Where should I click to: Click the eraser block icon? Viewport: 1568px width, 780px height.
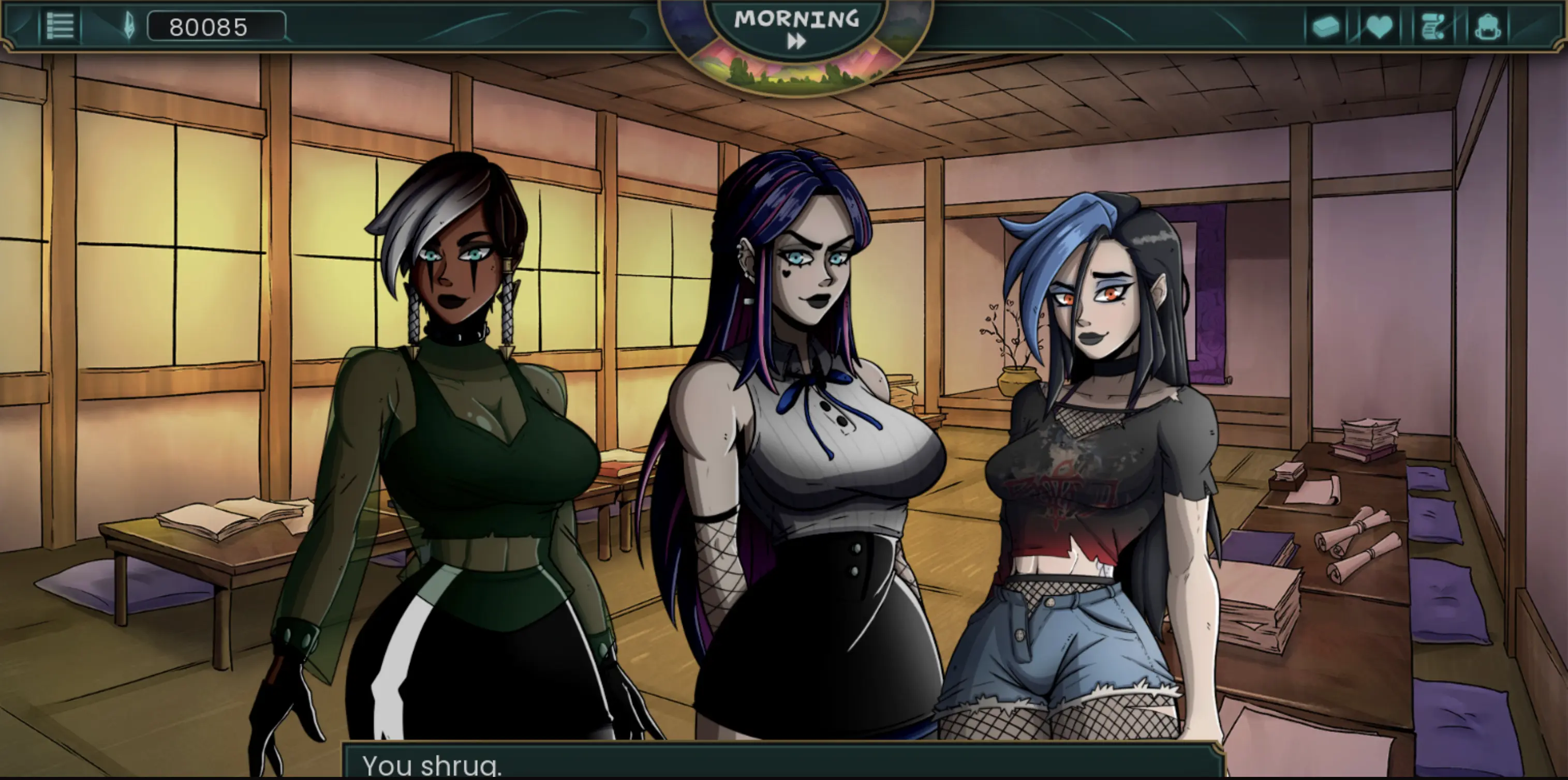click(1326, 27)
